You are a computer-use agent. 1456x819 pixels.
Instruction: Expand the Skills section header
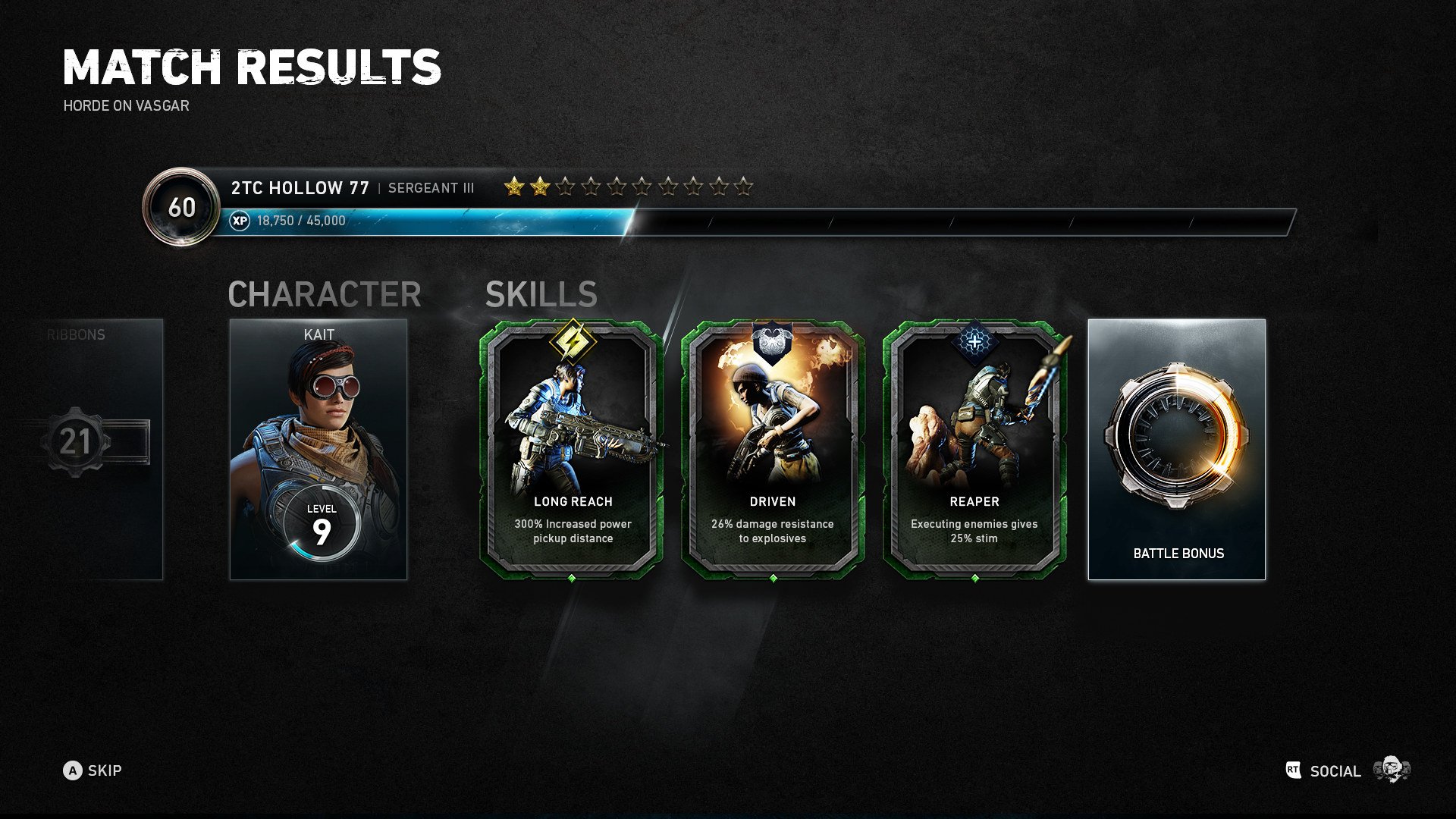[x=541, y=295]
